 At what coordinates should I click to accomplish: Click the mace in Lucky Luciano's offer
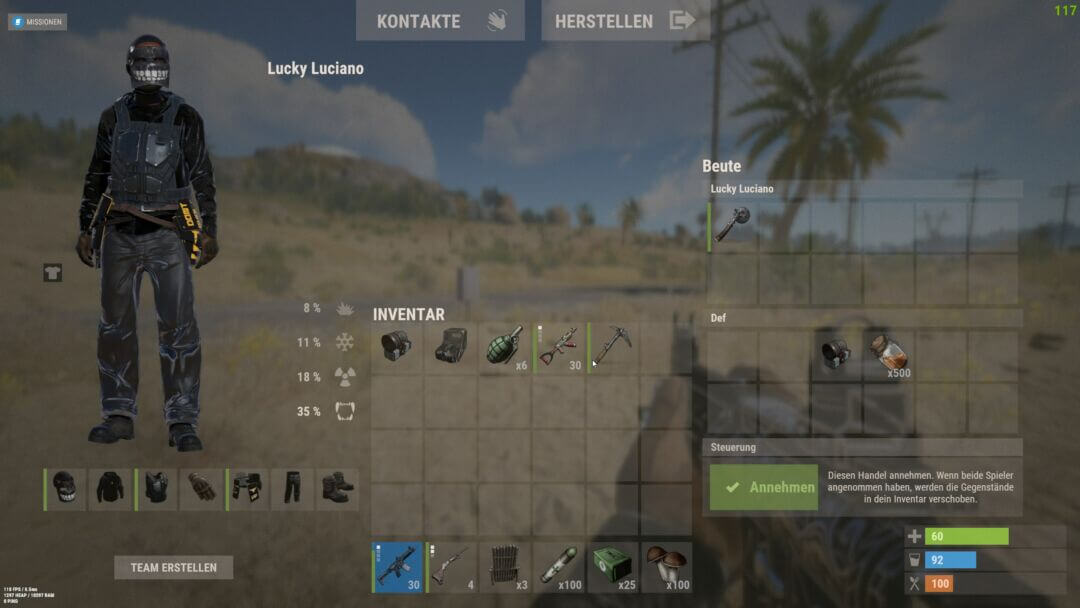pyautogui.click(x=733, y=225)
